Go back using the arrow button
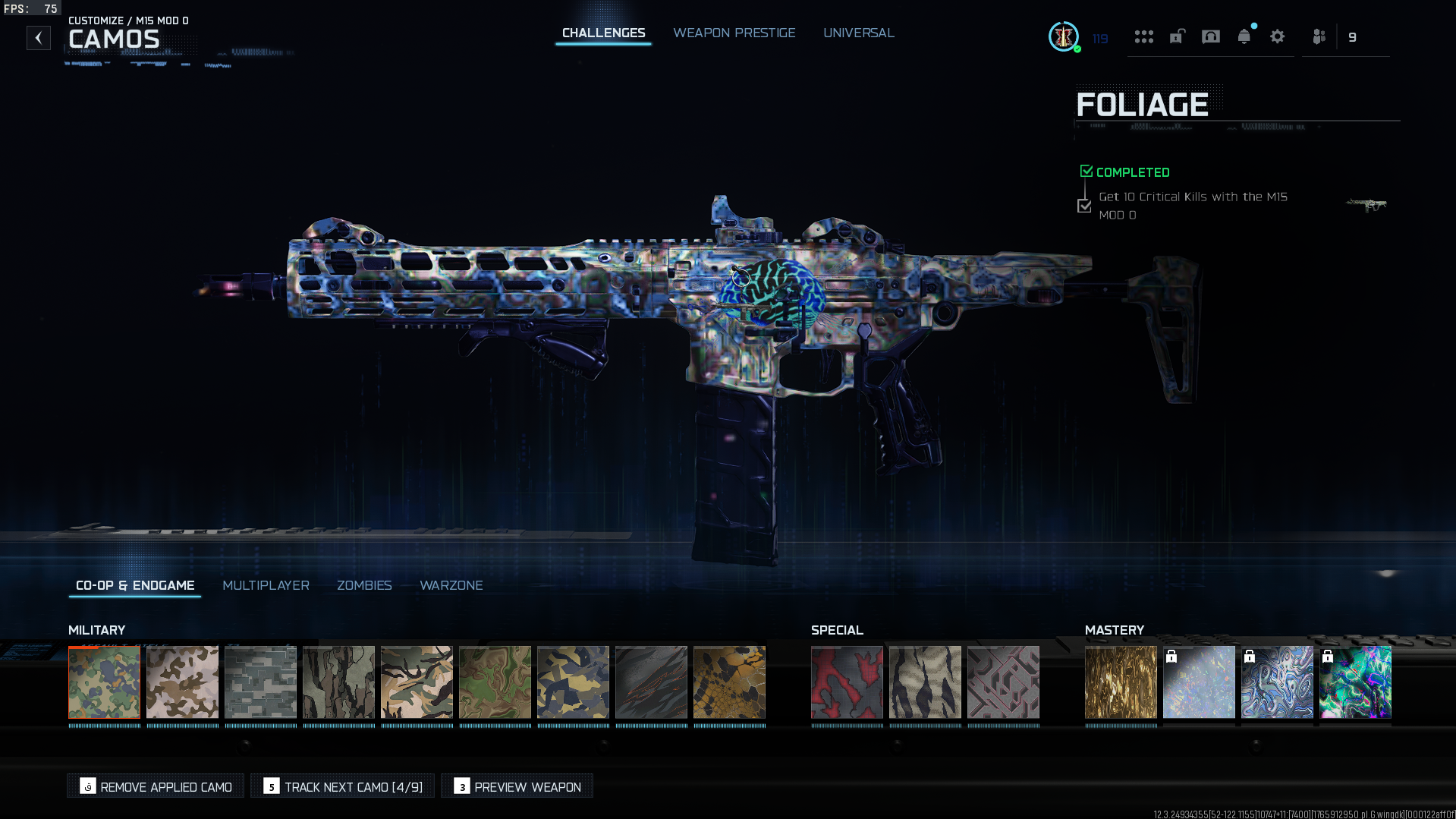This screenshot has height=819, width=1456. coord(39,38)
